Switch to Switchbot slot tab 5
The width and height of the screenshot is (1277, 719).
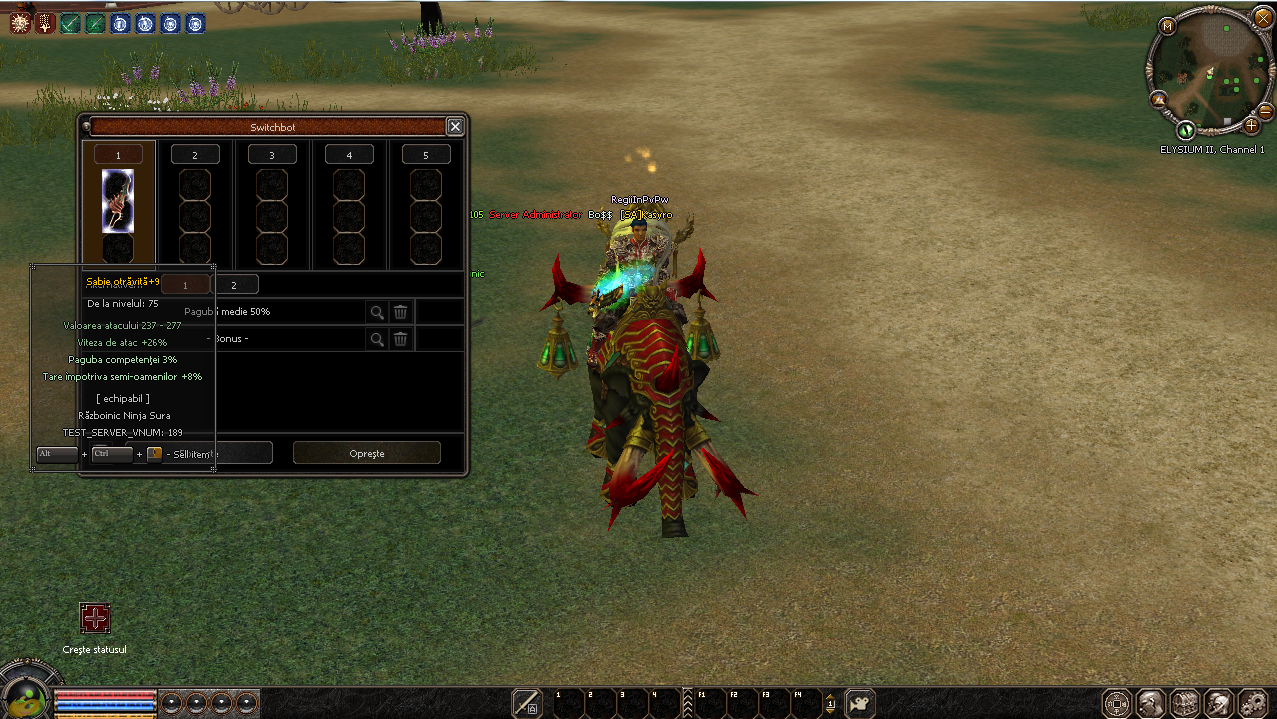pyautogui.click(x=425, y=155)
